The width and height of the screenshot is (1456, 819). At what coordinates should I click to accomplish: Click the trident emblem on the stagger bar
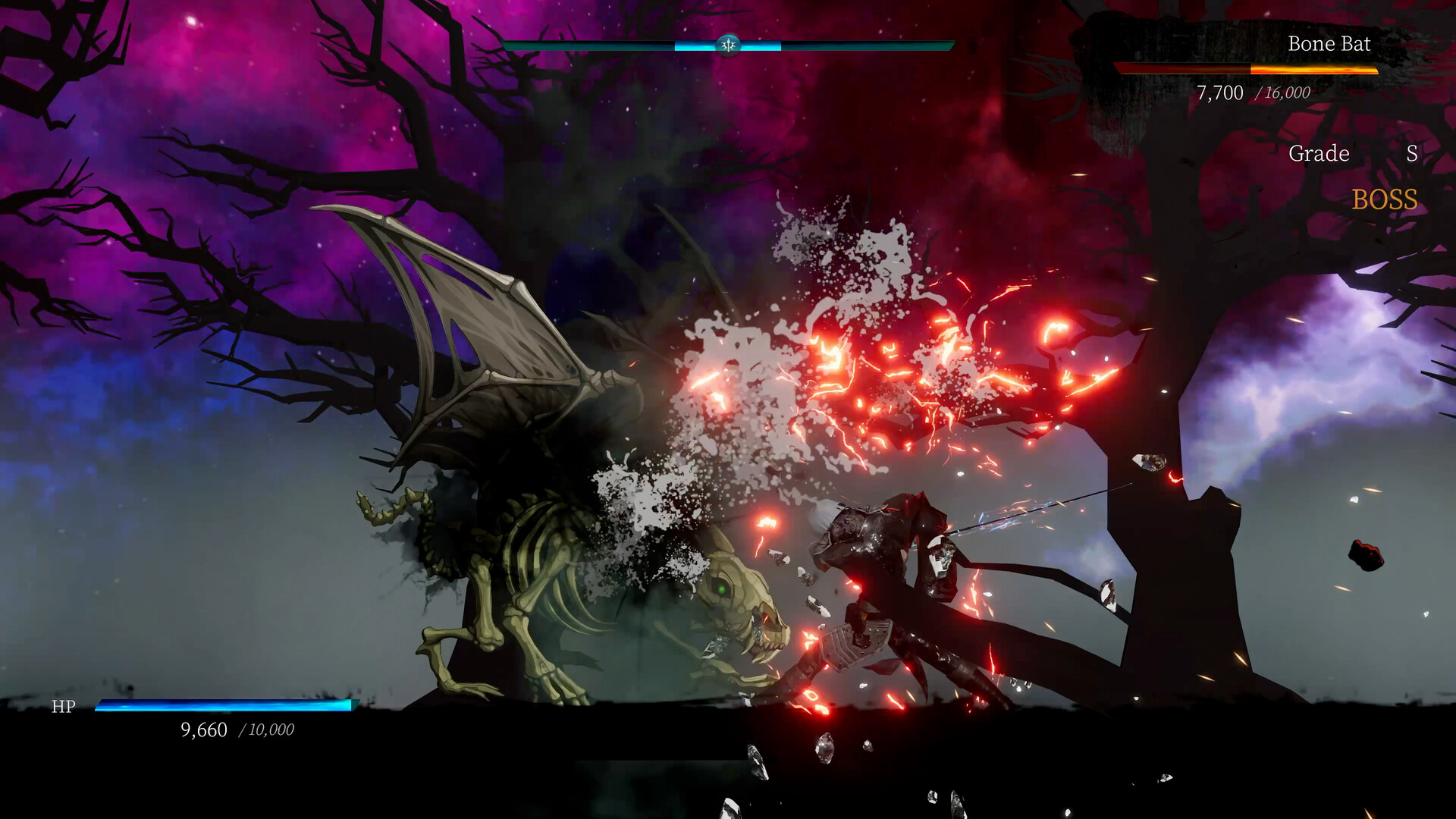click(726, 45)
